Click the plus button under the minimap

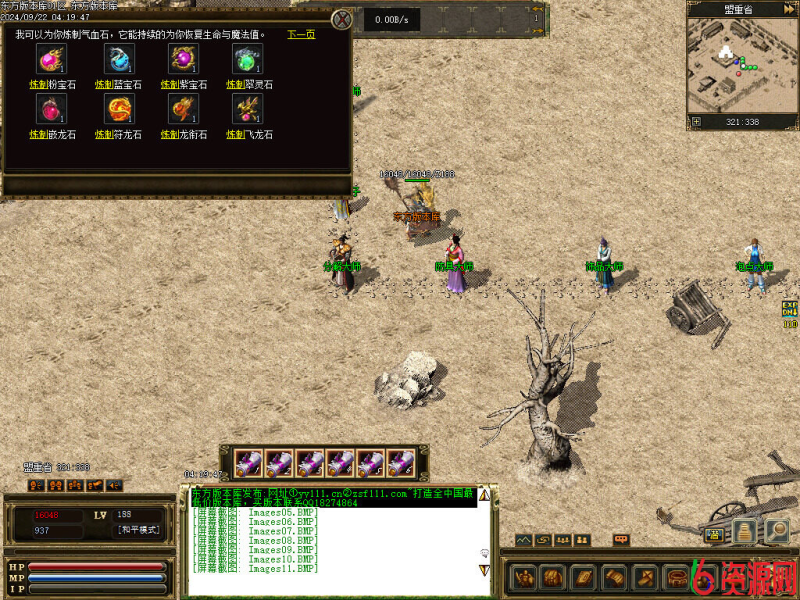[696, 122]
